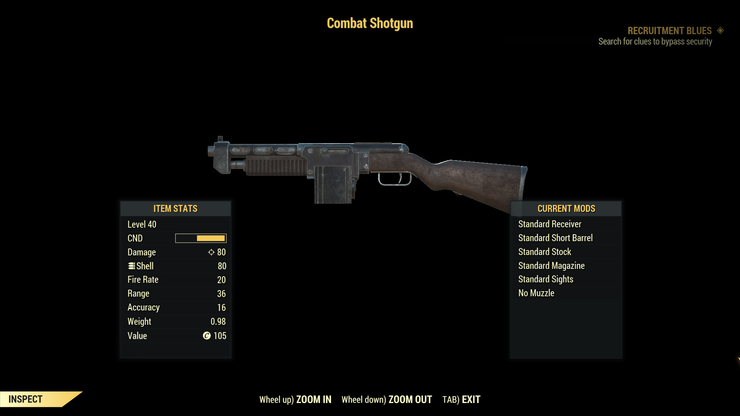Screen dimensions: 740x416
Task: Select the Standard Receiver mod
Action: click(551, 225)
